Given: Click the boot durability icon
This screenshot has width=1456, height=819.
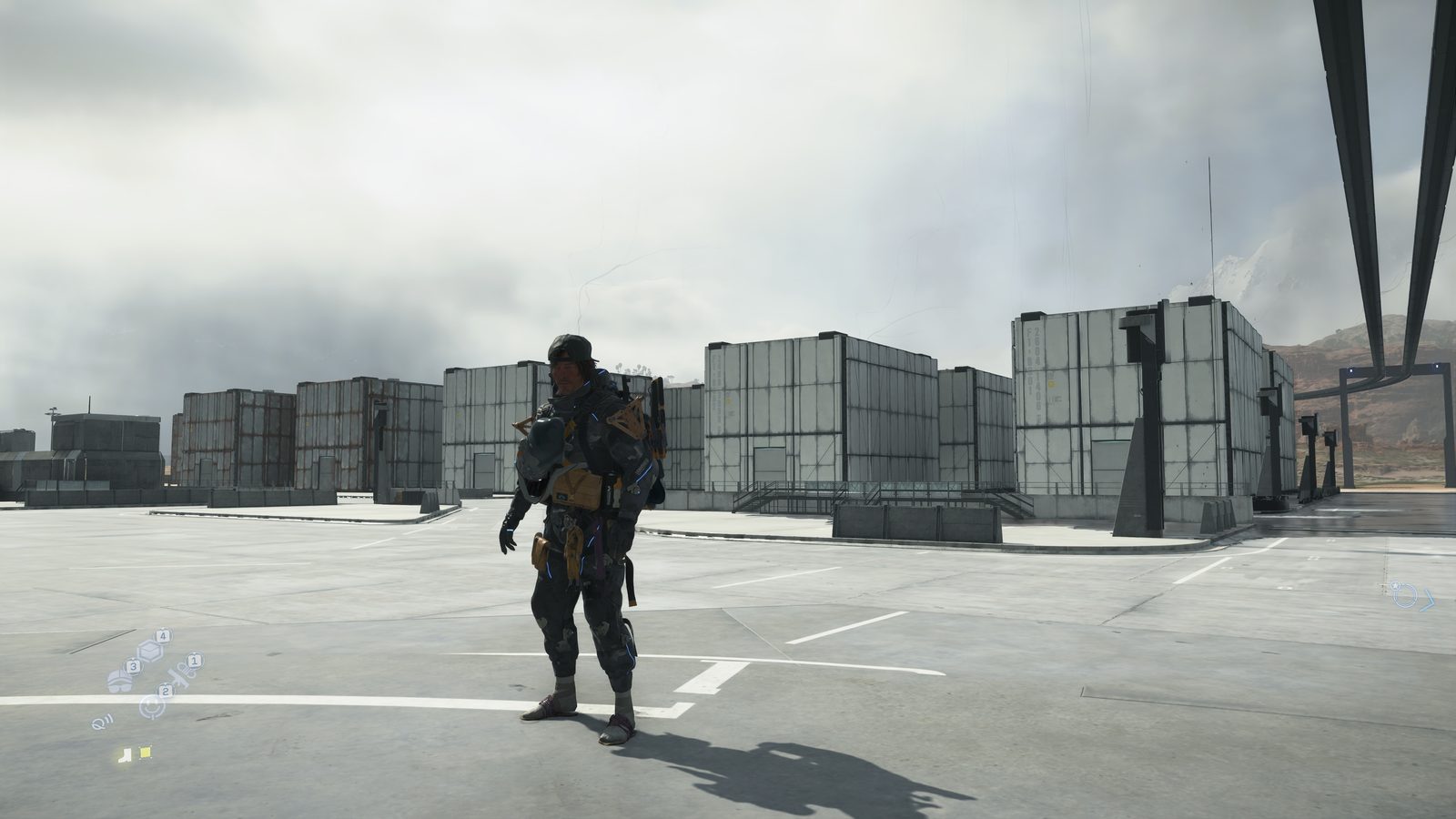Looking at the screenshot, I should click(124, 753).
